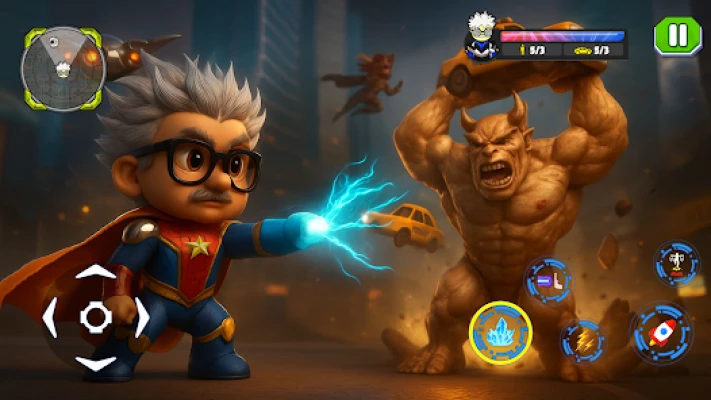Tap the down arrow on the movement pad
The height and width of the screenshot is (400, 711).
tap(96, 362)
